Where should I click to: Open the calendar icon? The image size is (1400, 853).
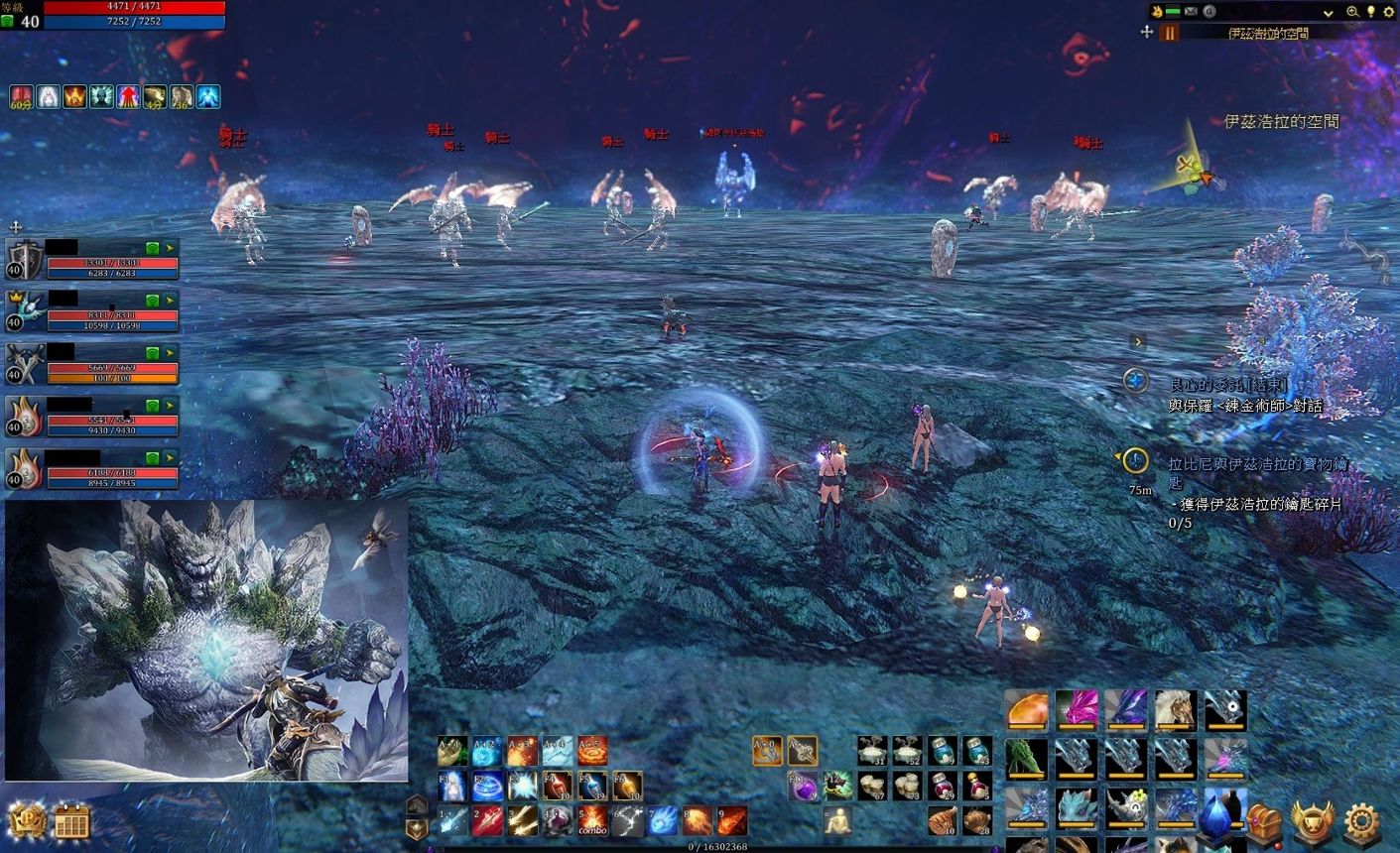[x=71, y=822]
